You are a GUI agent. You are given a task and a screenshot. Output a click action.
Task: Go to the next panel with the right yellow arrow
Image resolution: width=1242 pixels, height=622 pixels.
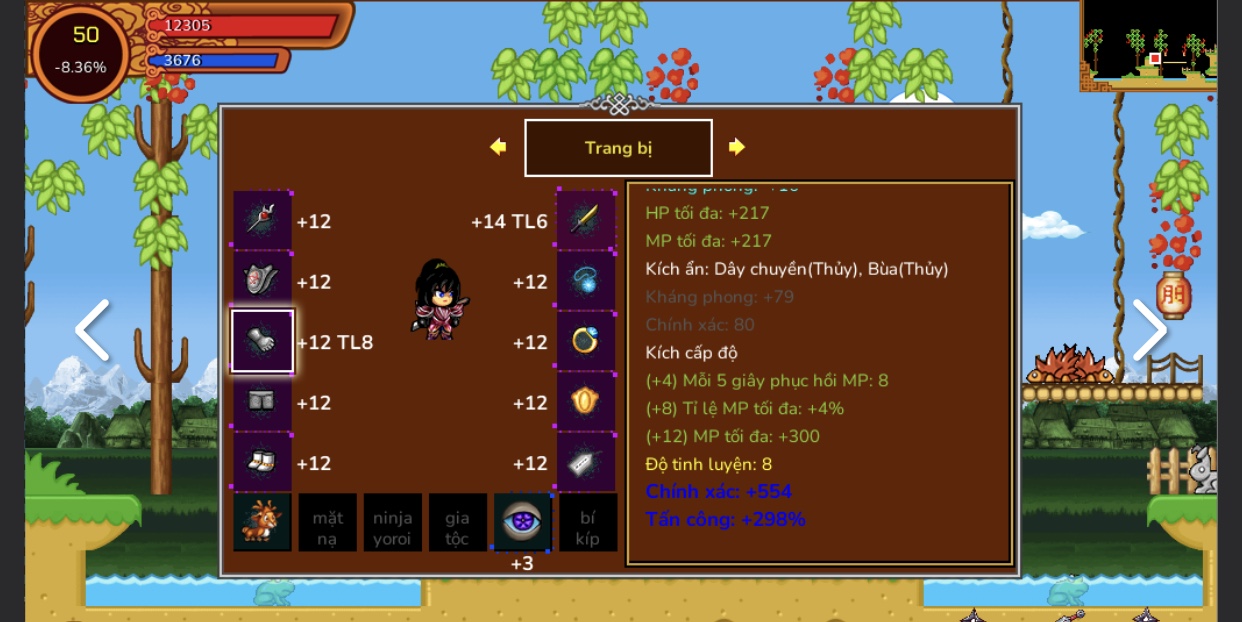coord(737,147)
